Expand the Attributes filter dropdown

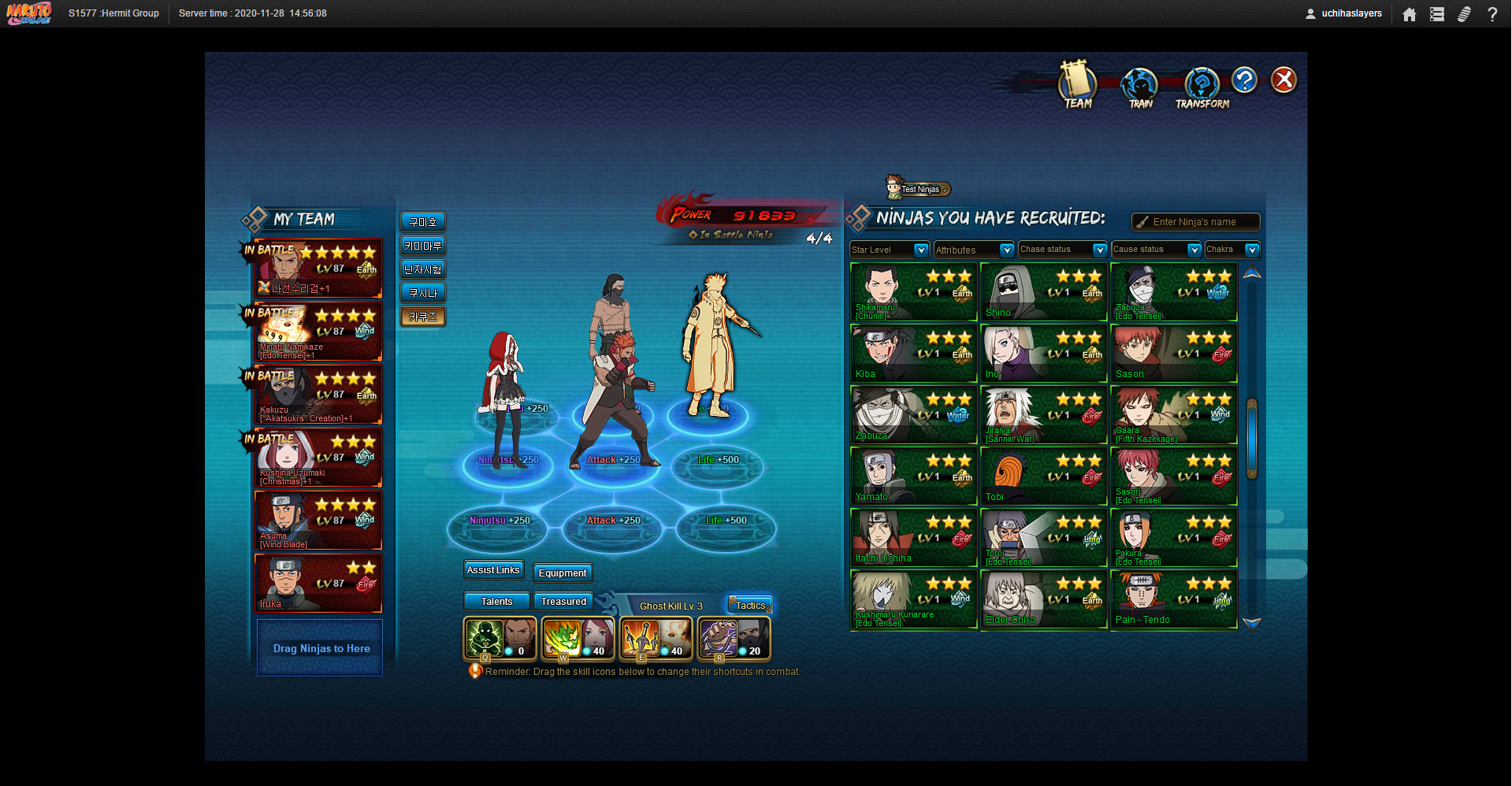coord(974,250)
